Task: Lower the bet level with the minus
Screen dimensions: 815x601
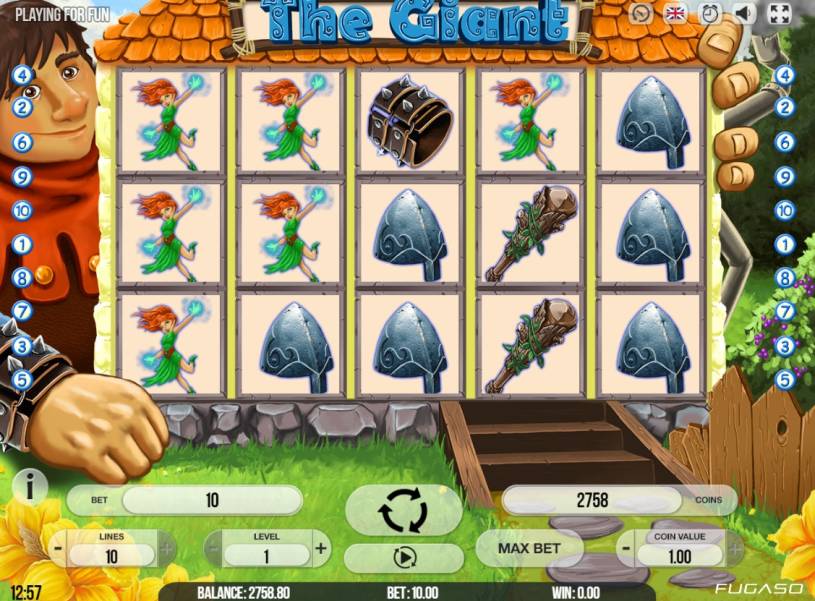Action: [x=213, y=548]
